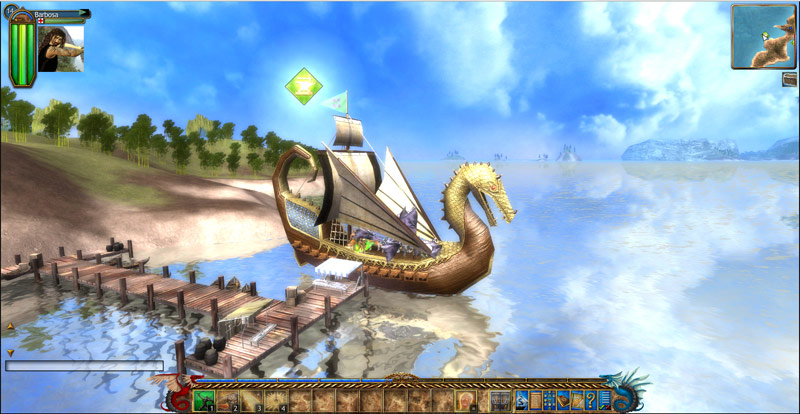This screenshot has width=800, height=414.
Task: Open the double-door chest icon
Action: [x=501, y=401]
